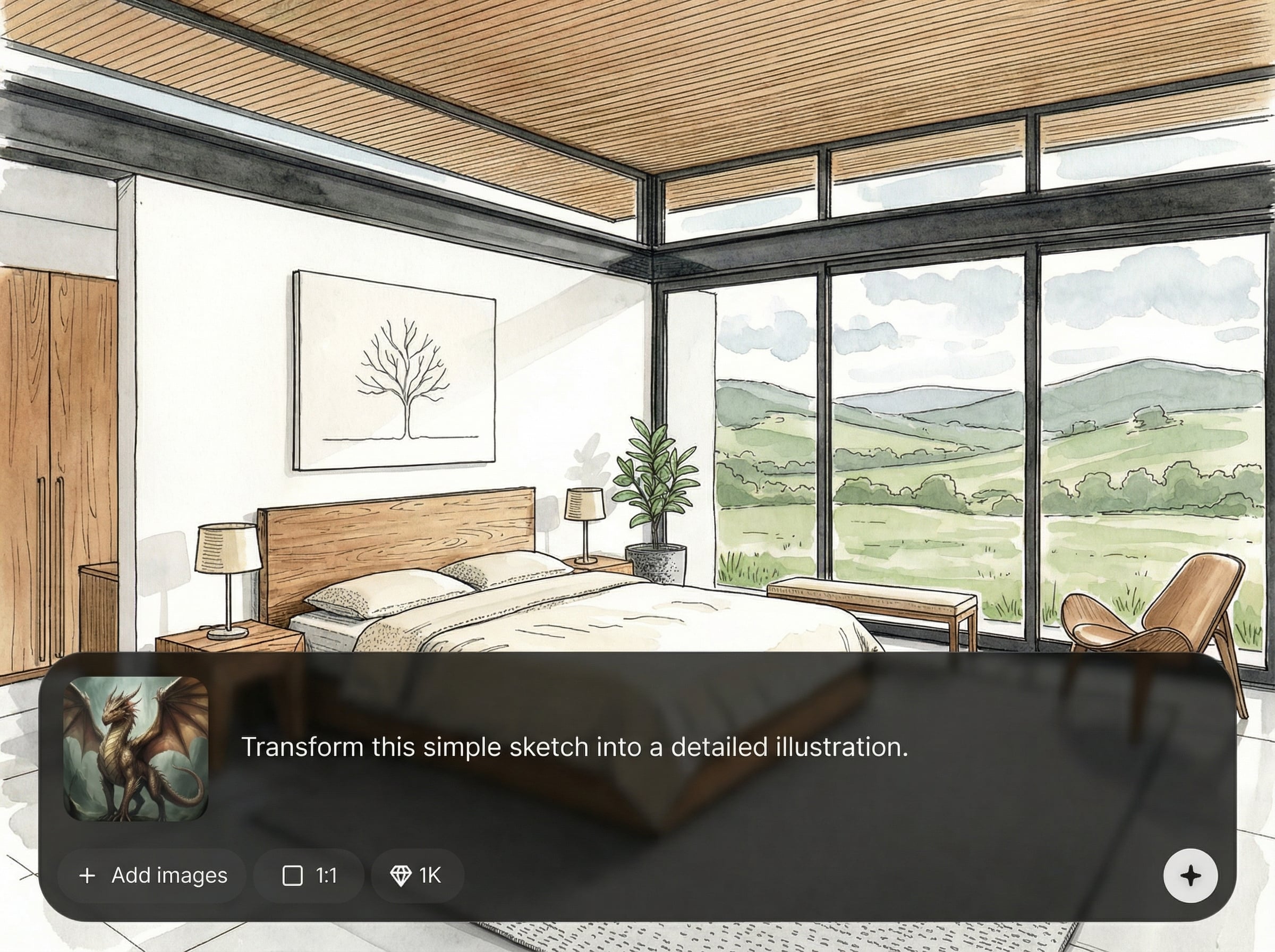Open the 1K resolution selector
This screenshot has width=1275, height=952.
(417, 875)
